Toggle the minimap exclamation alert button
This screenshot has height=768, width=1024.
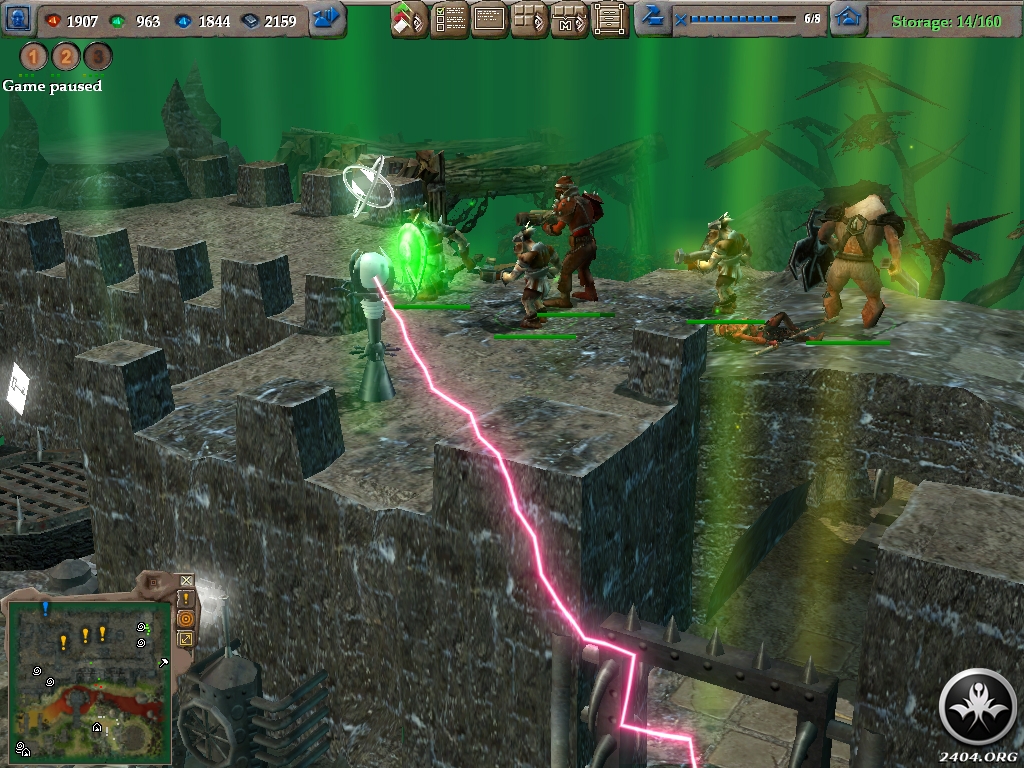186,599
